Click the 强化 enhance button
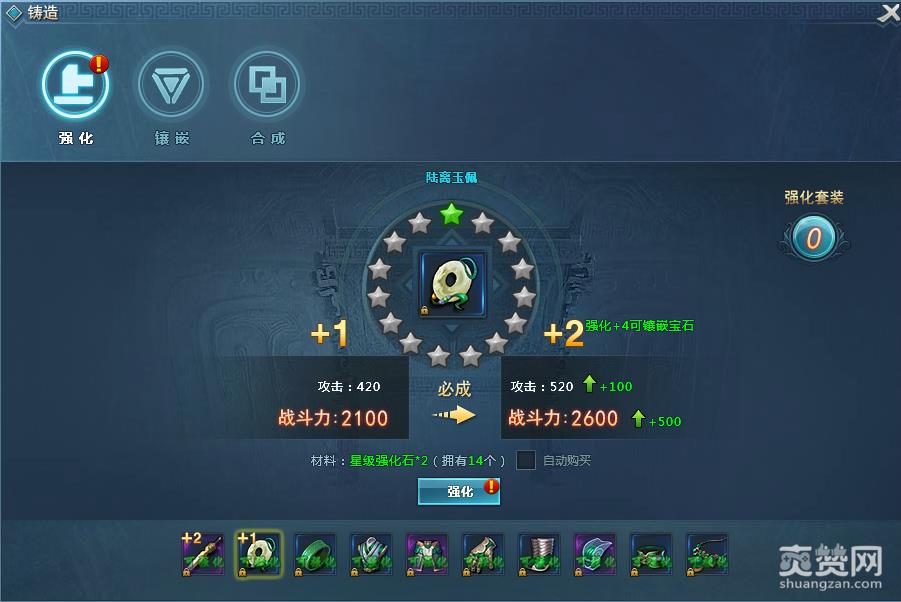The image size is (901, 602). click(459, 492)
